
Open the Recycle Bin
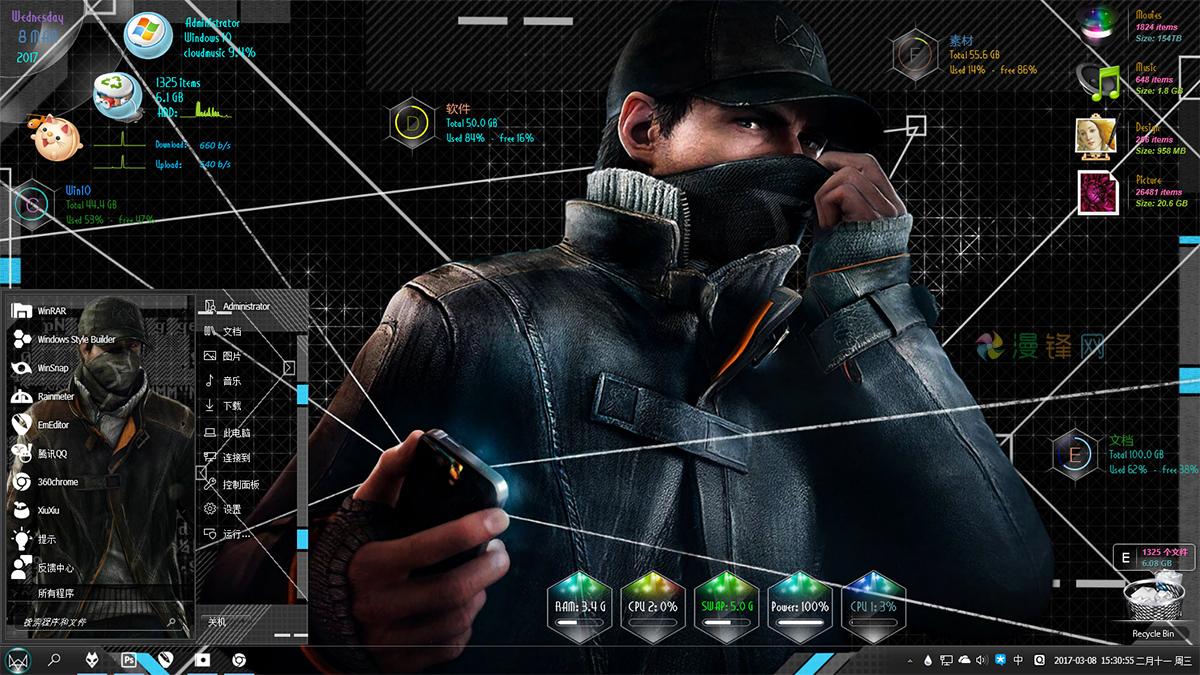[1152, 610]
